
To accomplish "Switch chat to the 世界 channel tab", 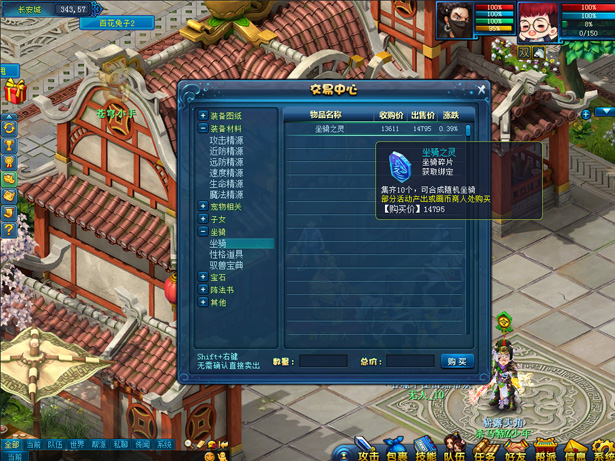I will point(77,445).
